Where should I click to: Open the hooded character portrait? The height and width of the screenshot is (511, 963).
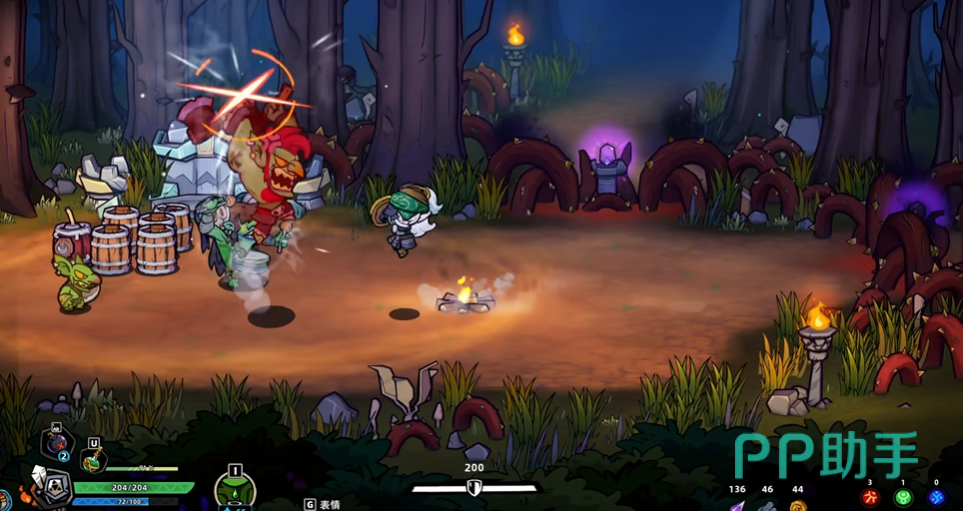[52, 485]
